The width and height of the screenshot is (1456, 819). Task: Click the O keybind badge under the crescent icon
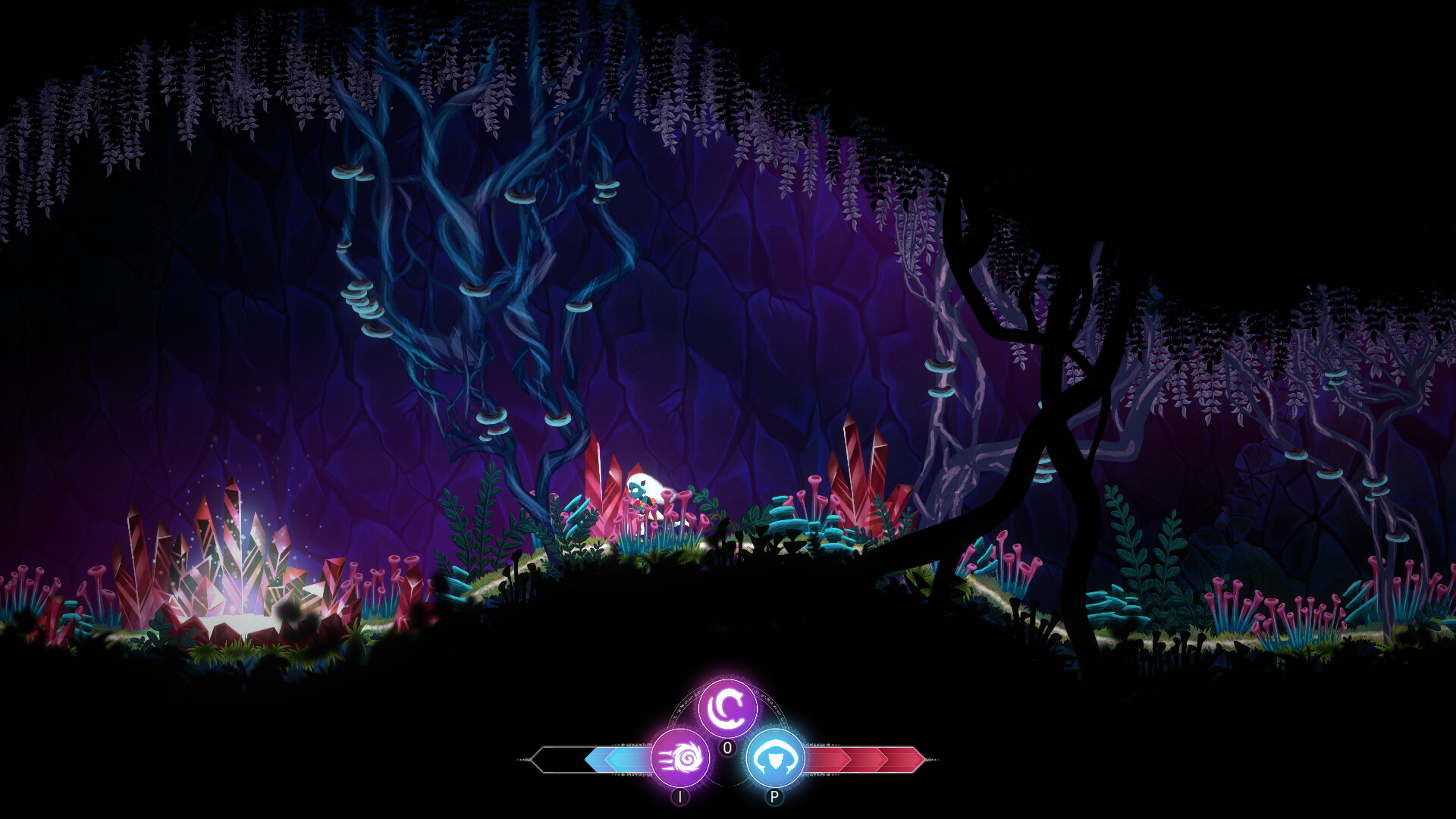pyautogui.click(x=726, y=748)
